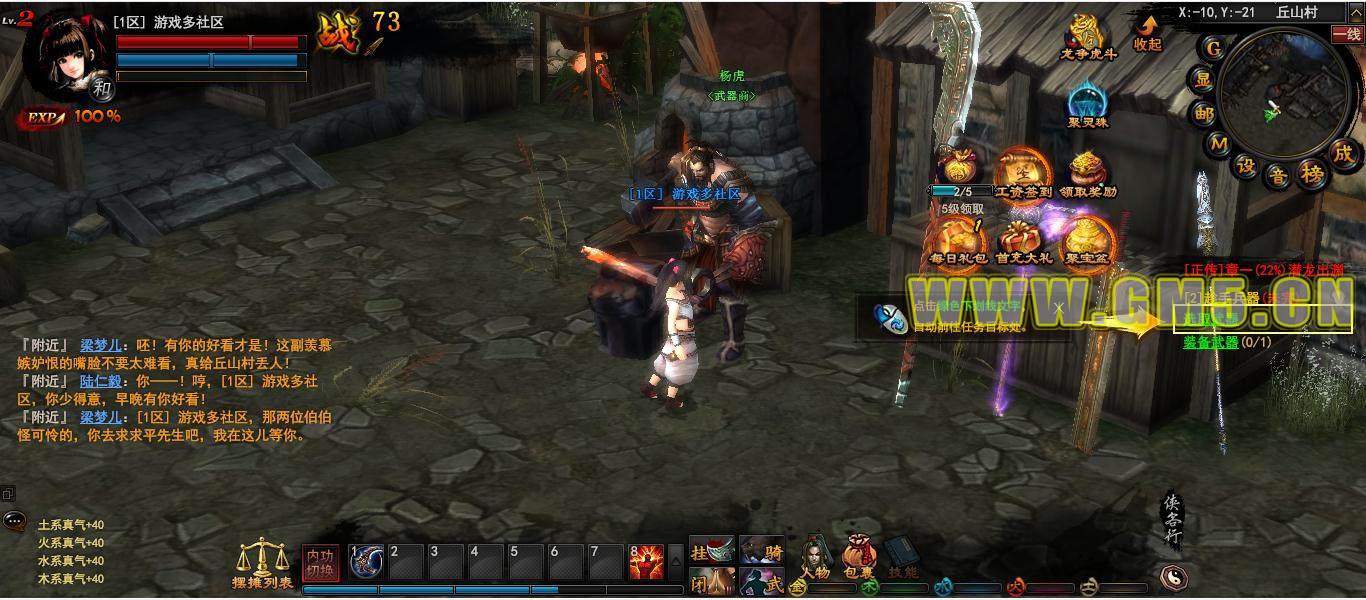This screenshot has width=1366, height=600.
Task: Activate the skill in hotbar slot 8
Action: click(646, 562)
